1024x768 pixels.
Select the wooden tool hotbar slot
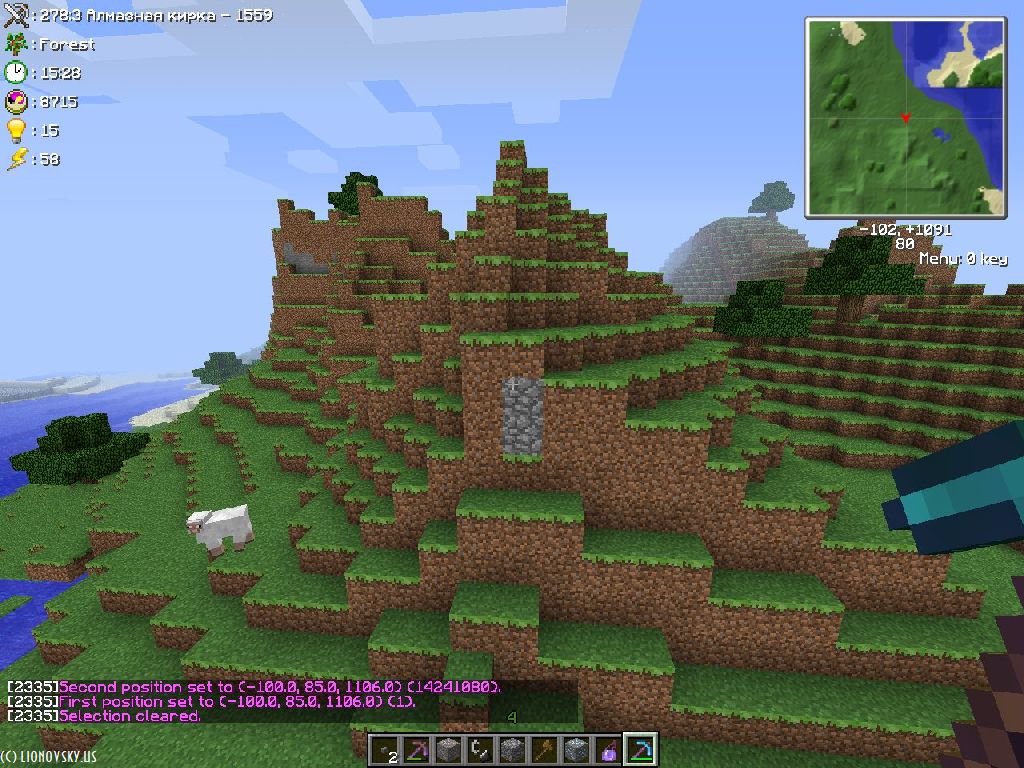(x=544, y=750)
